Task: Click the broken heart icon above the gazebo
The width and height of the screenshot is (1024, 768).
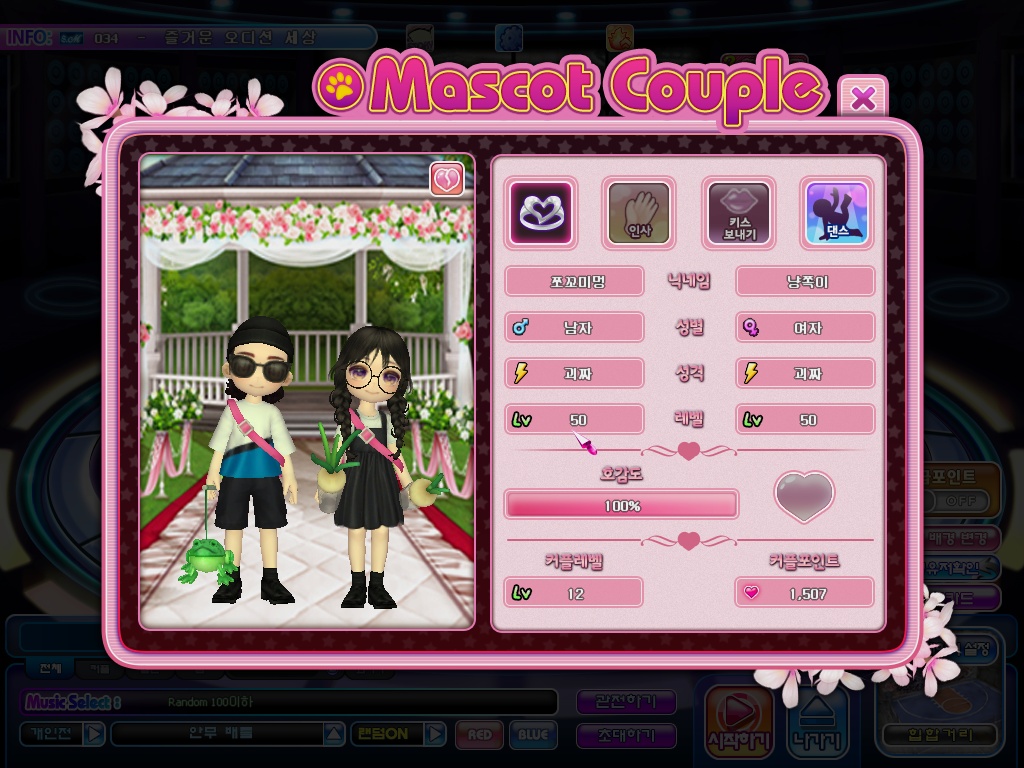Action: tap(446, 180)
